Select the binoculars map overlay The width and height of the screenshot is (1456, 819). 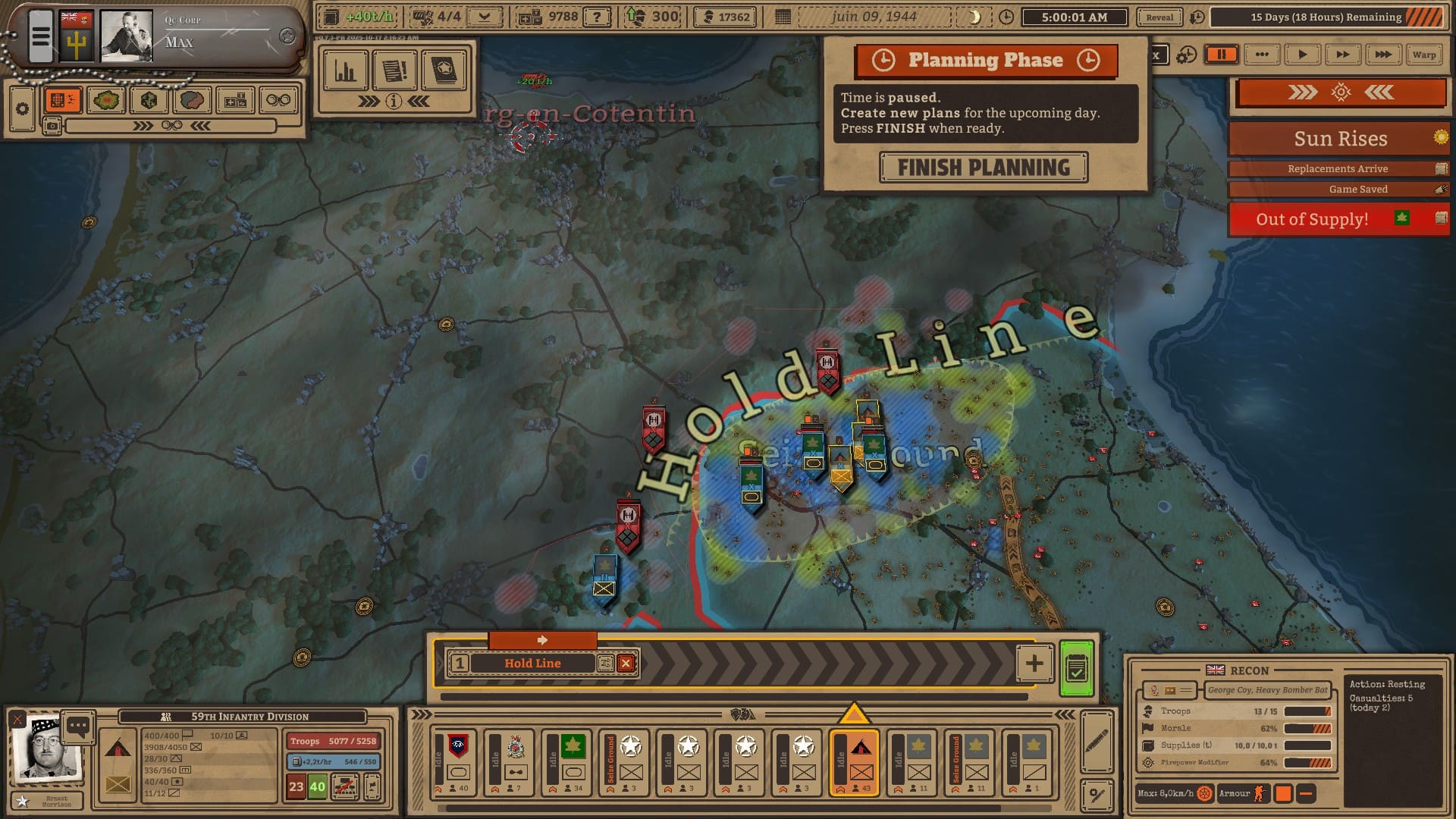coord(278,100)
